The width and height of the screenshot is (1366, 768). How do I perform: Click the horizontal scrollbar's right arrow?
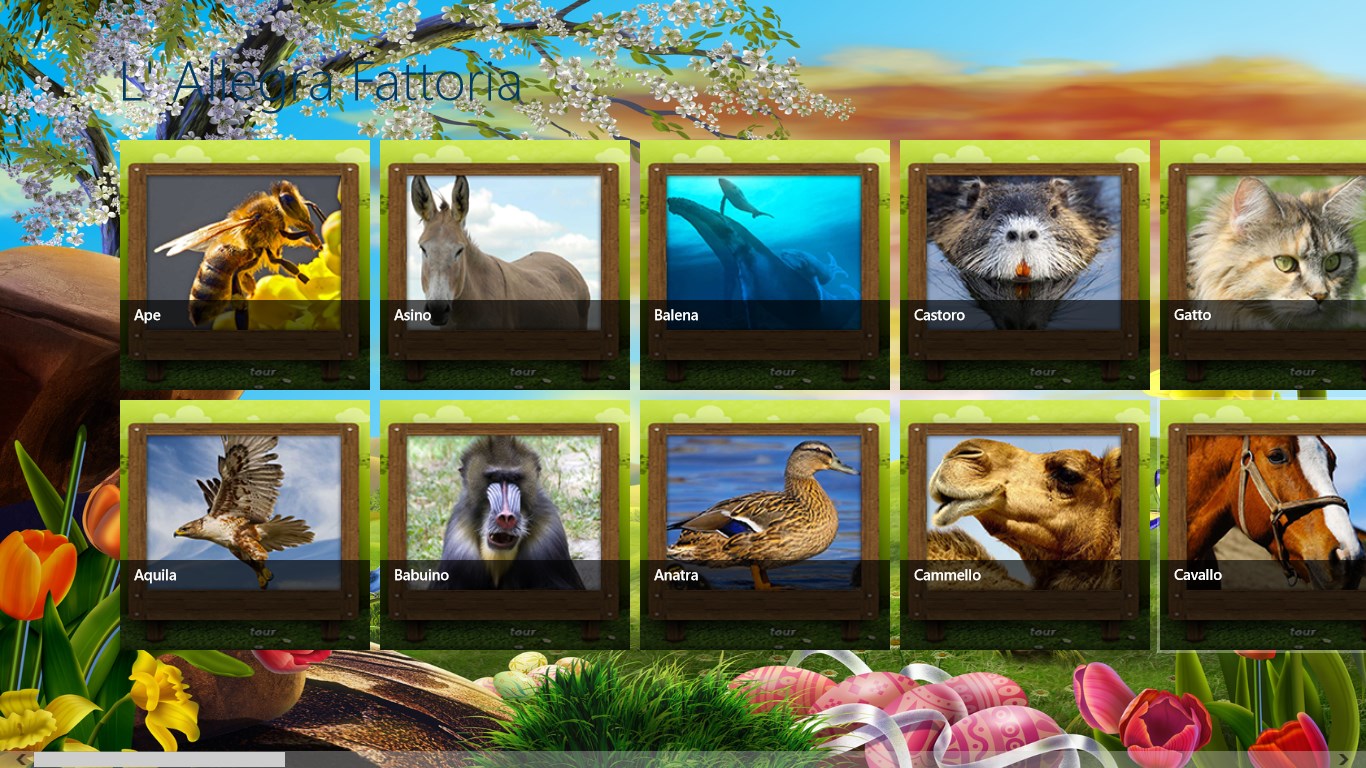pos(1357,760)
